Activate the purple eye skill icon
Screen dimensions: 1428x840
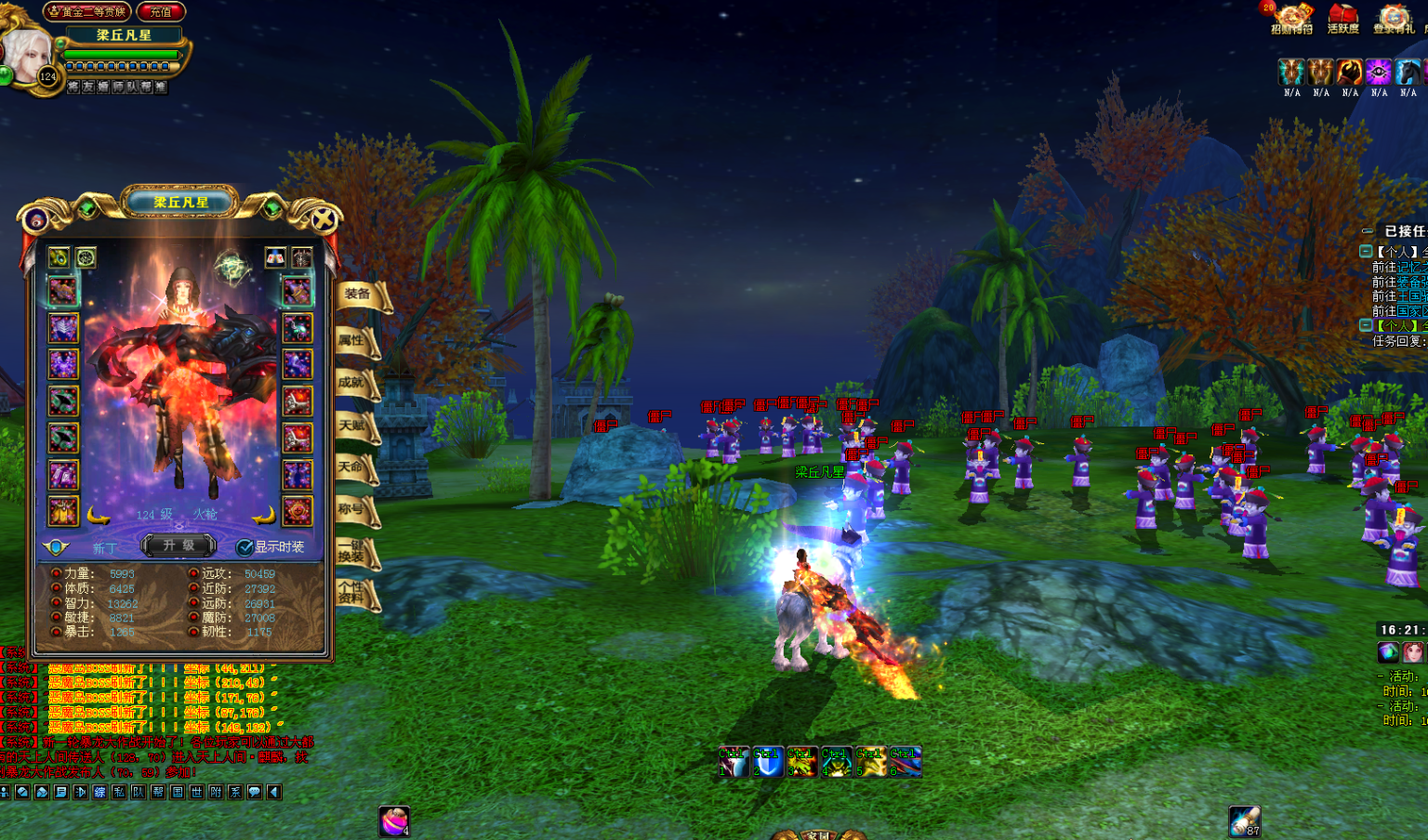(1379, 72)
